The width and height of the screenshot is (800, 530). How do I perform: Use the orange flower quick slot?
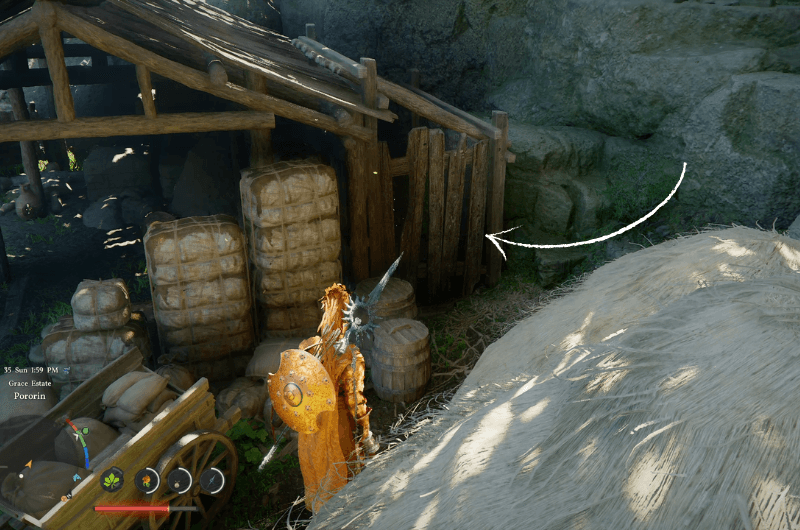pos(146,480)
